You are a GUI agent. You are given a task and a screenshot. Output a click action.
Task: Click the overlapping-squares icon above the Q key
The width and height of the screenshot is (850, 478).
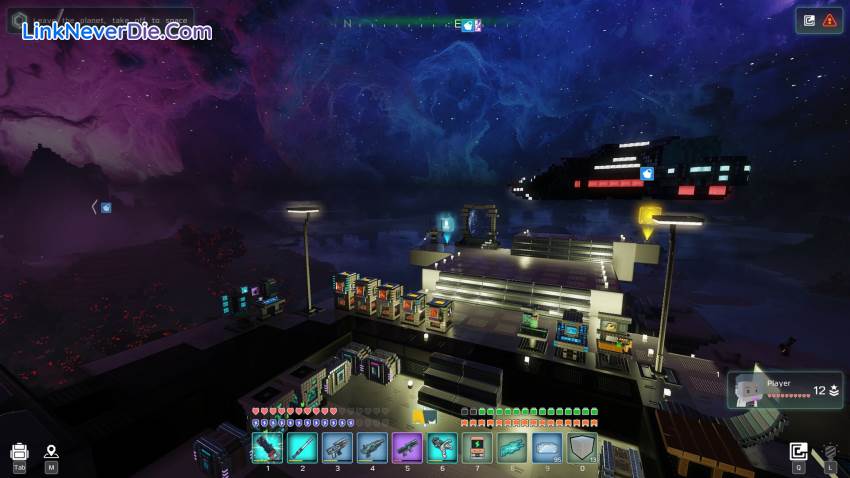798,451
